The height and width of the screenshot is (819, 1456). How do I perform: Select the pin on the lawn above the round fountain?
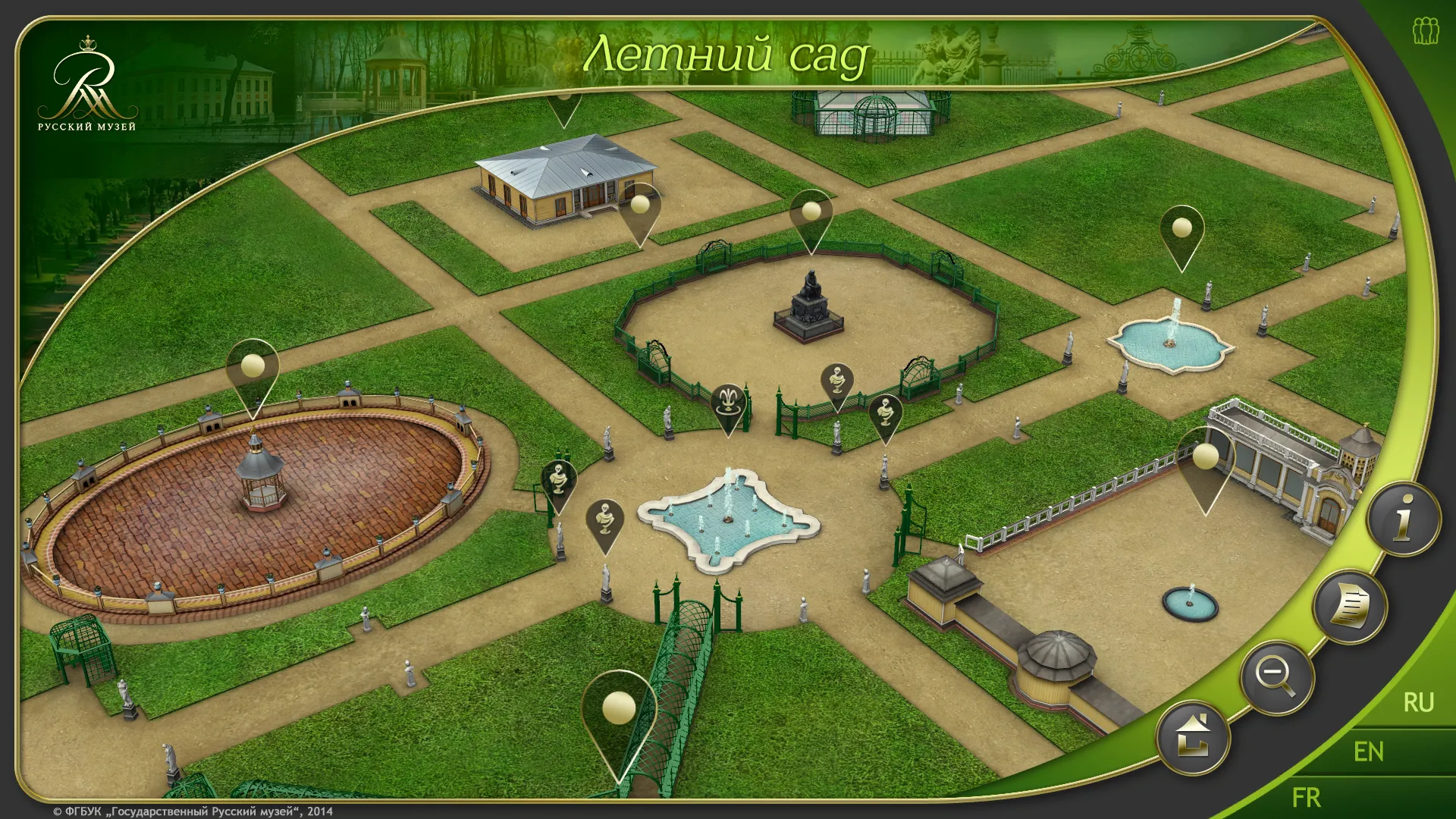point(1181,228)
